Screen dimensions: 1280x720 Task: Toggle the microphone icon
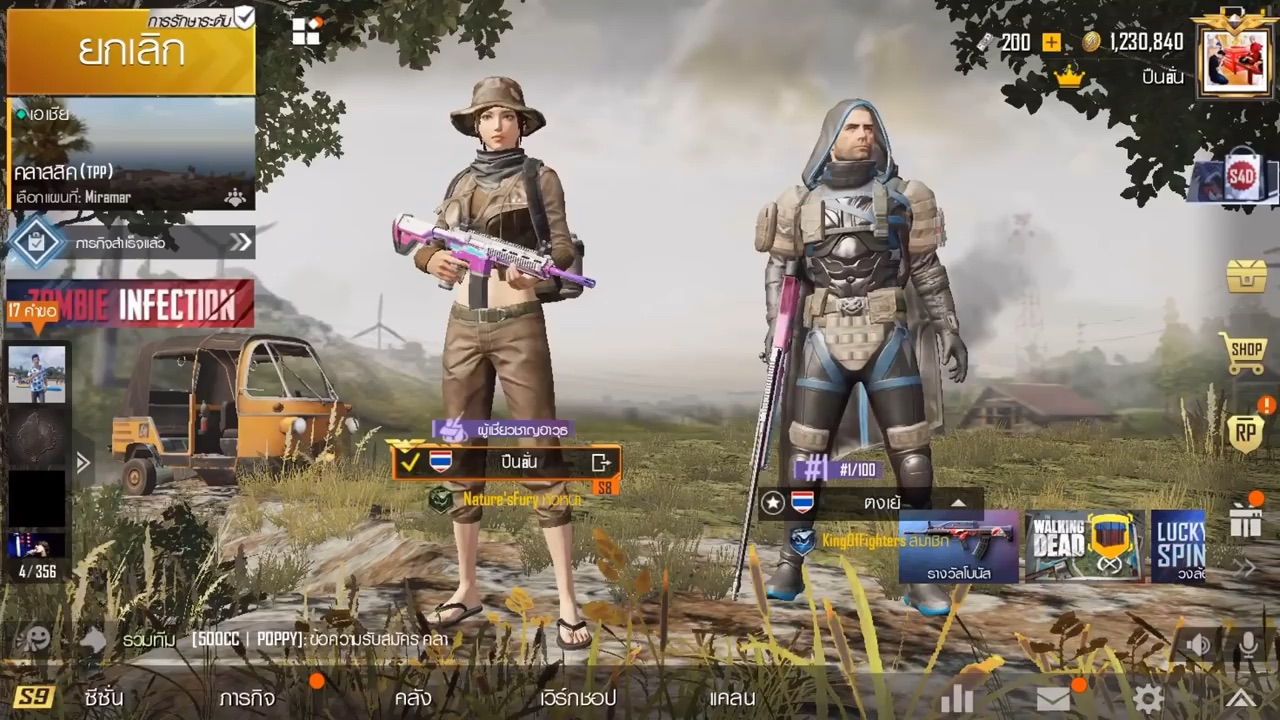[1247, 644]
